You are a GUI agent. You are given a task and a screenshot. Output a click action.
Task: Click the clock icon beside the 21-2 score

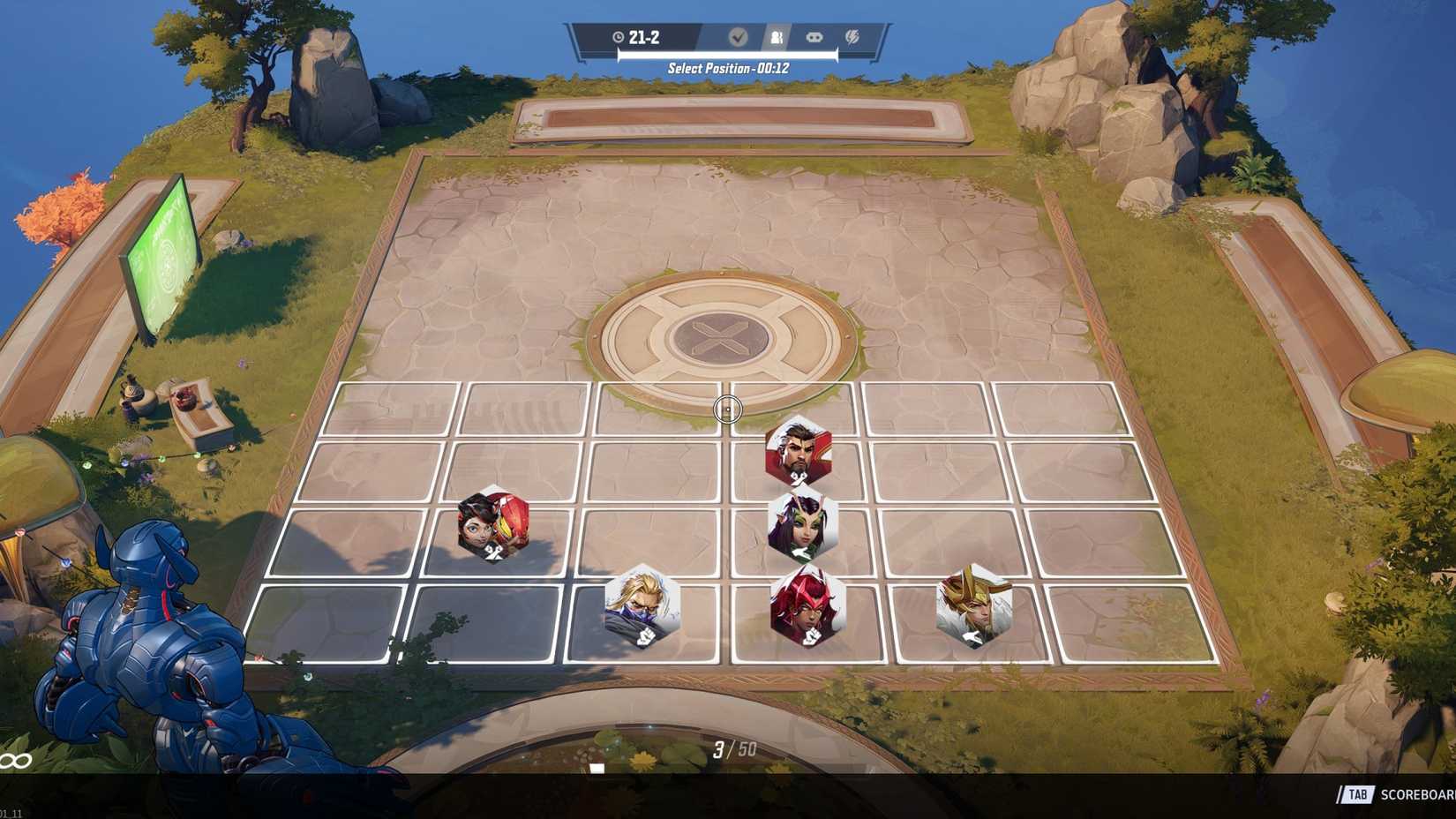point(619,37)
